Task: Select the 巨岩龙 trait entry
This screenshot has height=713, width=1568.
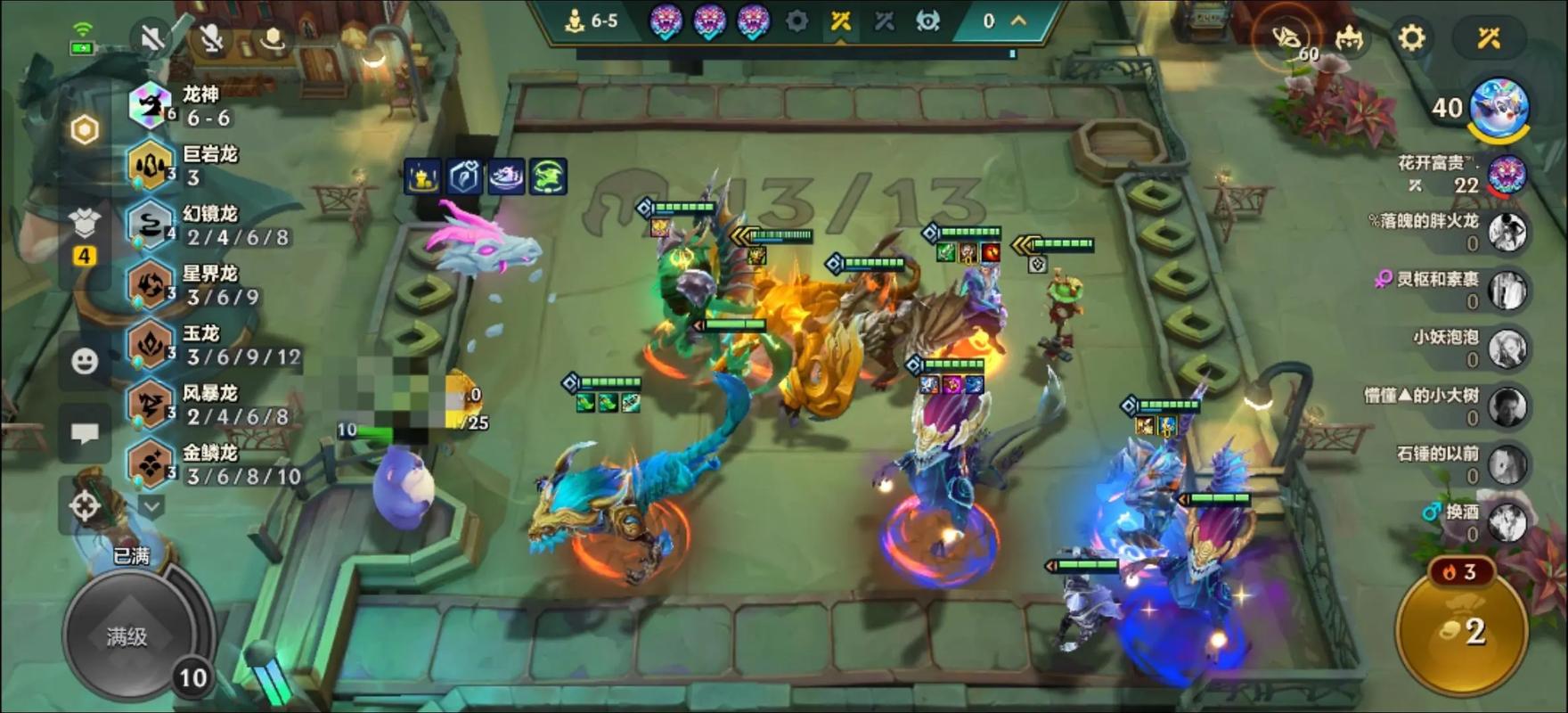Action: coord(183,165)
